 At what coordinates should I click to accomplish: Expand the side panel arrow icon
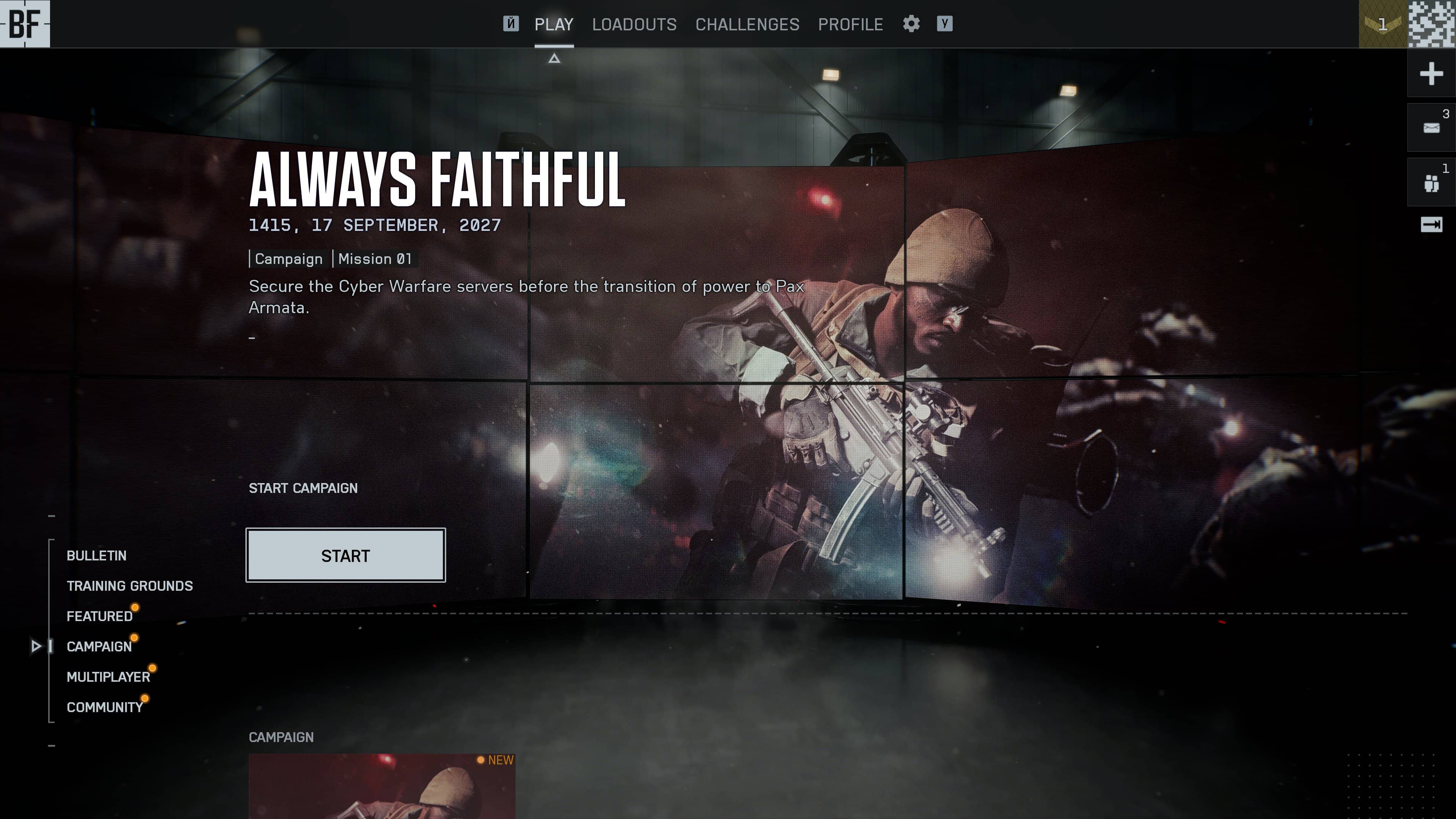pos(1431,225)
